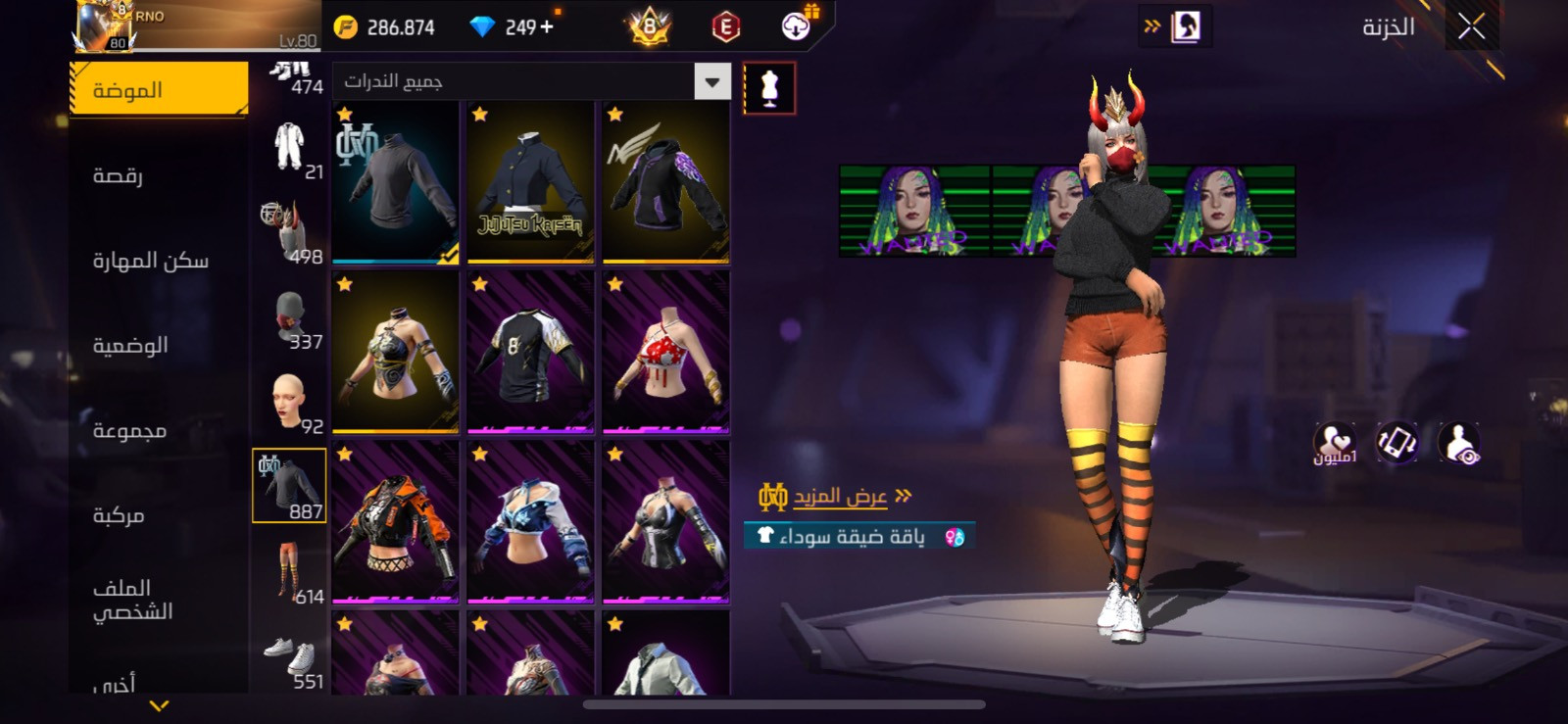Choose the black and purple hoodie
This screenshot has height=724, width=1568.
[x=665, y=183]
